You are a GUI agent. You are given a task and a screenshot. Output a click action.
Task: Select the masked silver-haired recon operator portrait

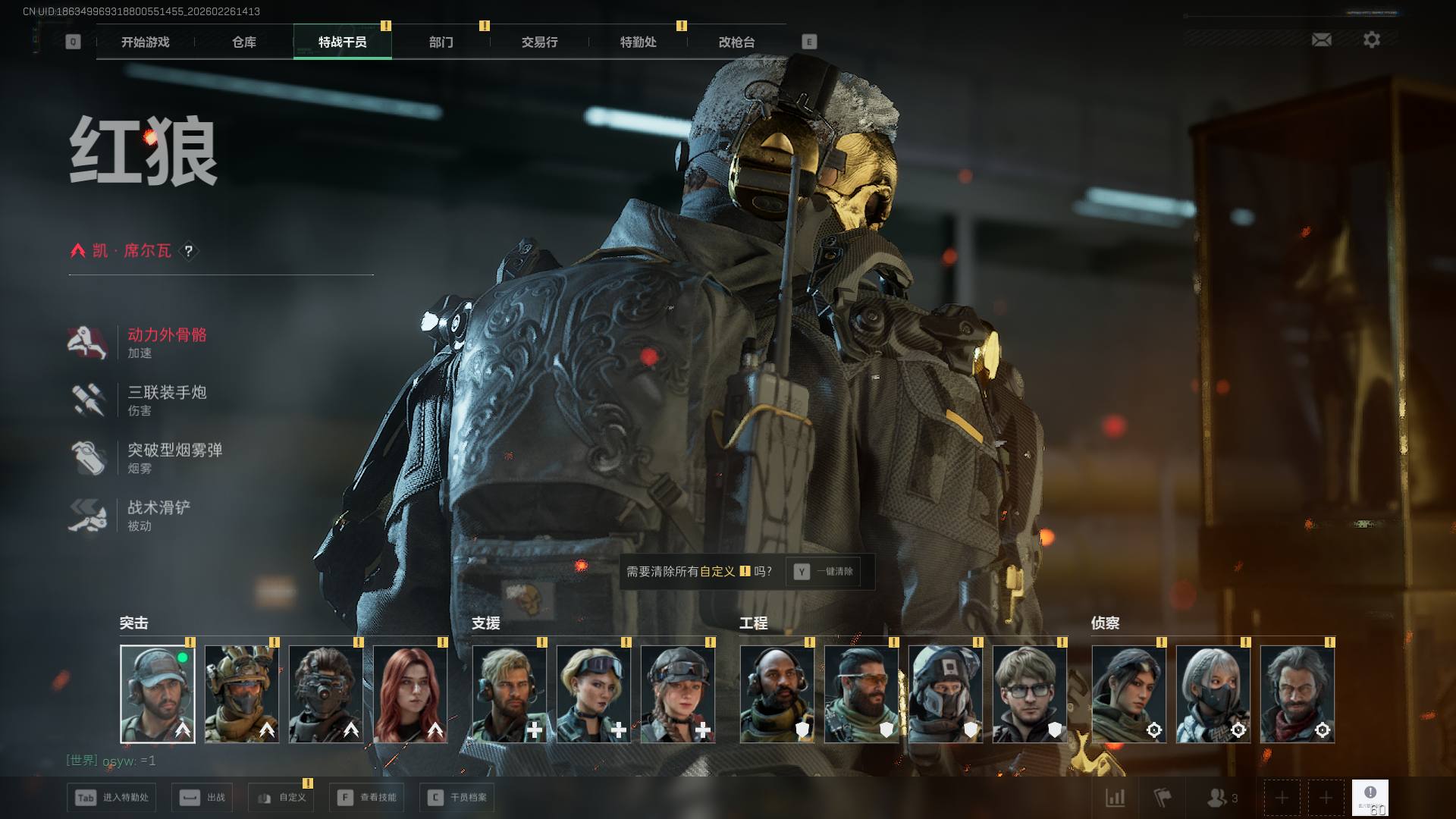[1213, 694]
